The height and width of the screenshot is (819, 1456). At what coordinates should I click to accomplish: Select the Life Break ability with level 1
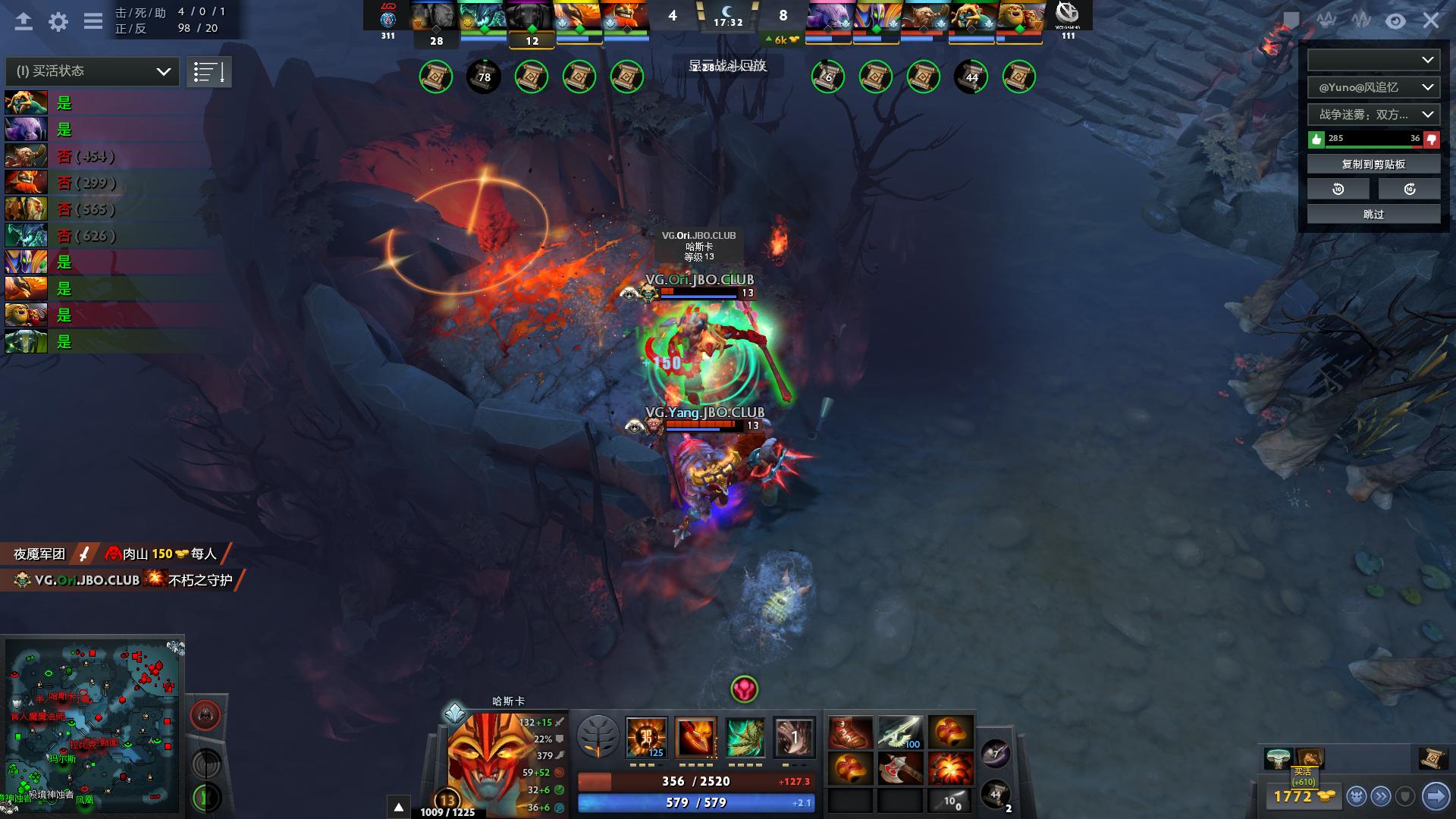coord(794,736)
